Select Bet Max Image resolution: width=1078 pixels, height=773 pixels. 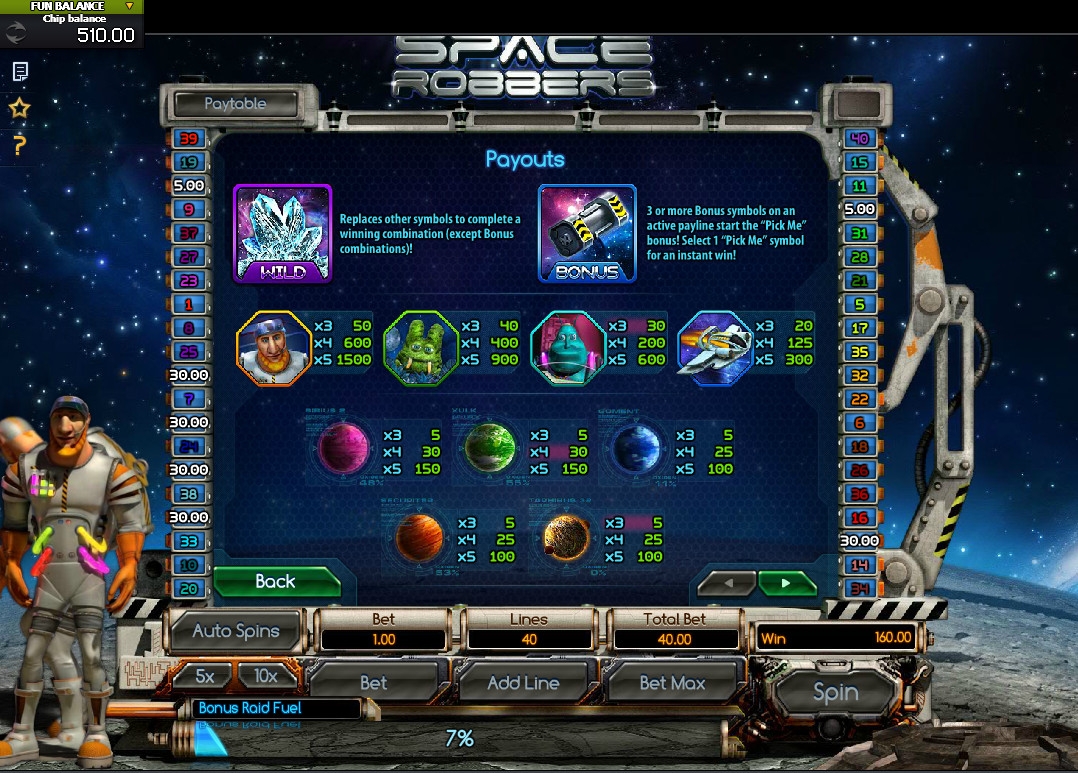(672, 683)
